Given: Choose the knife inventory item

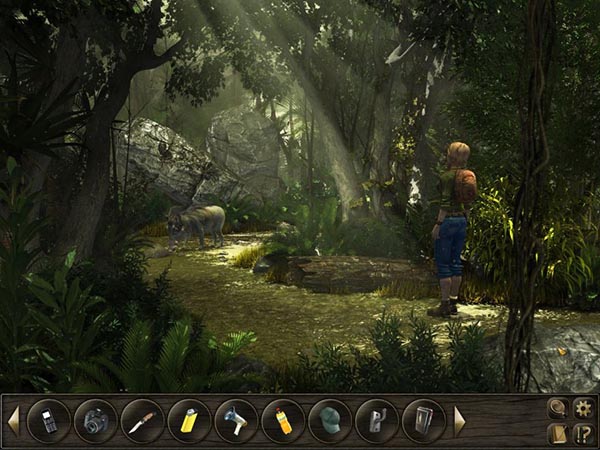Looking at the screenshot, I should tap(142, 421).
